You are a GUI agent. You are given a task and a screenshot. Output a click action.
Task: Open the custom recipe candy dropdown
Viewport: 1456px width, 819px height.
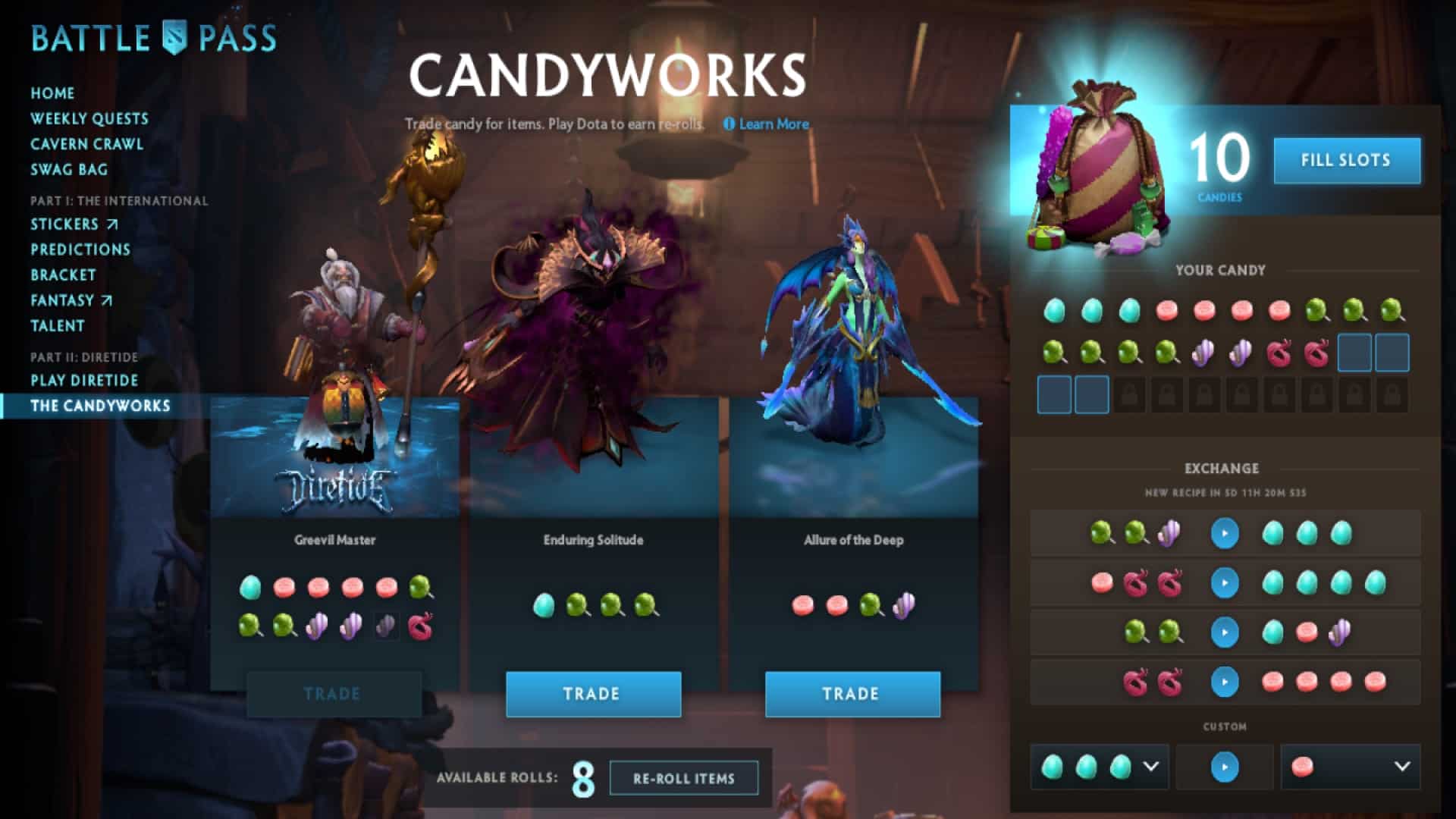(1150, 767)
